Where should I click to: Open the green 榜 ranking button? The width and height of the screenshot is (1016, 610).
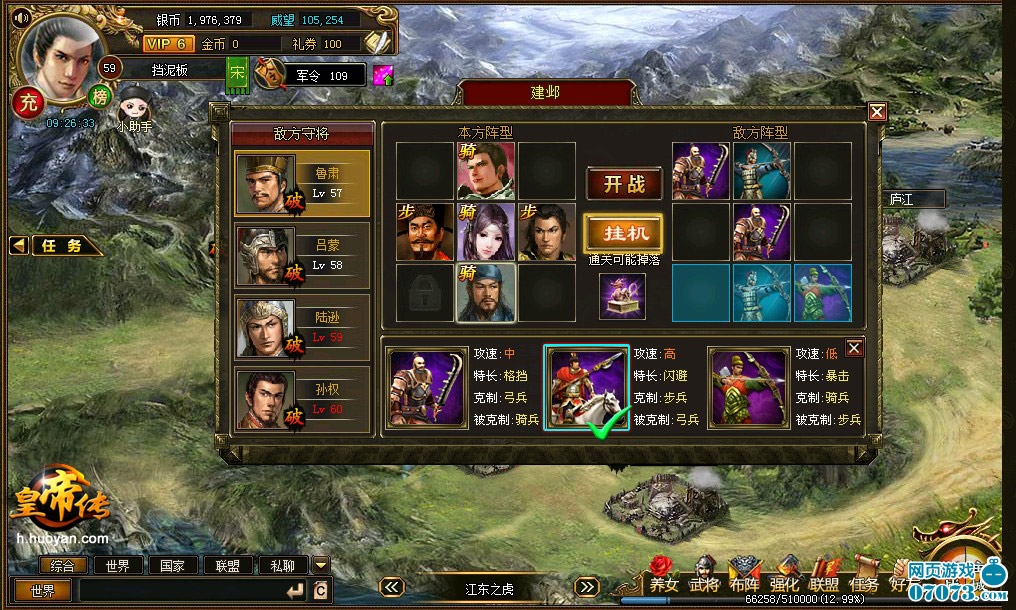100,96
